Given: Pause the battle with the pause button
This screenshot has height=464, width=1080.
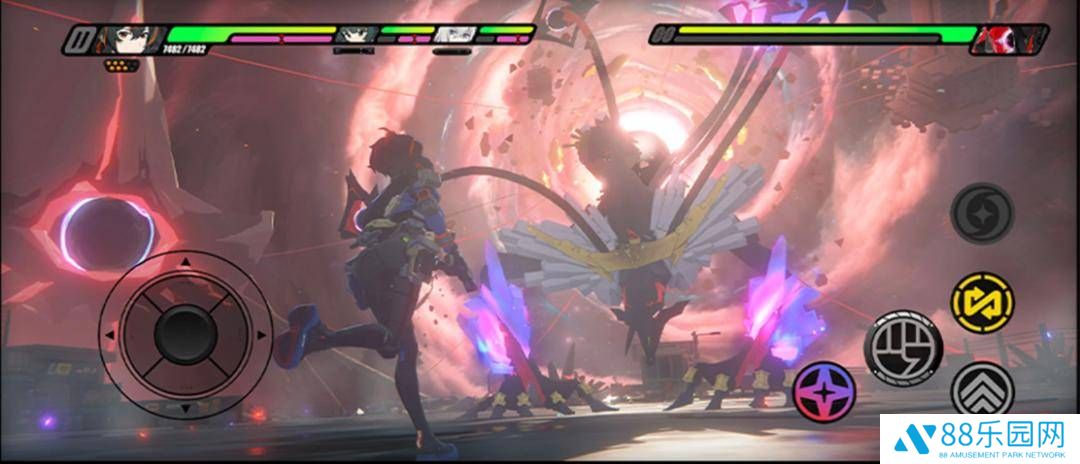Looking at the screenshot, I should tap(80, 40).
